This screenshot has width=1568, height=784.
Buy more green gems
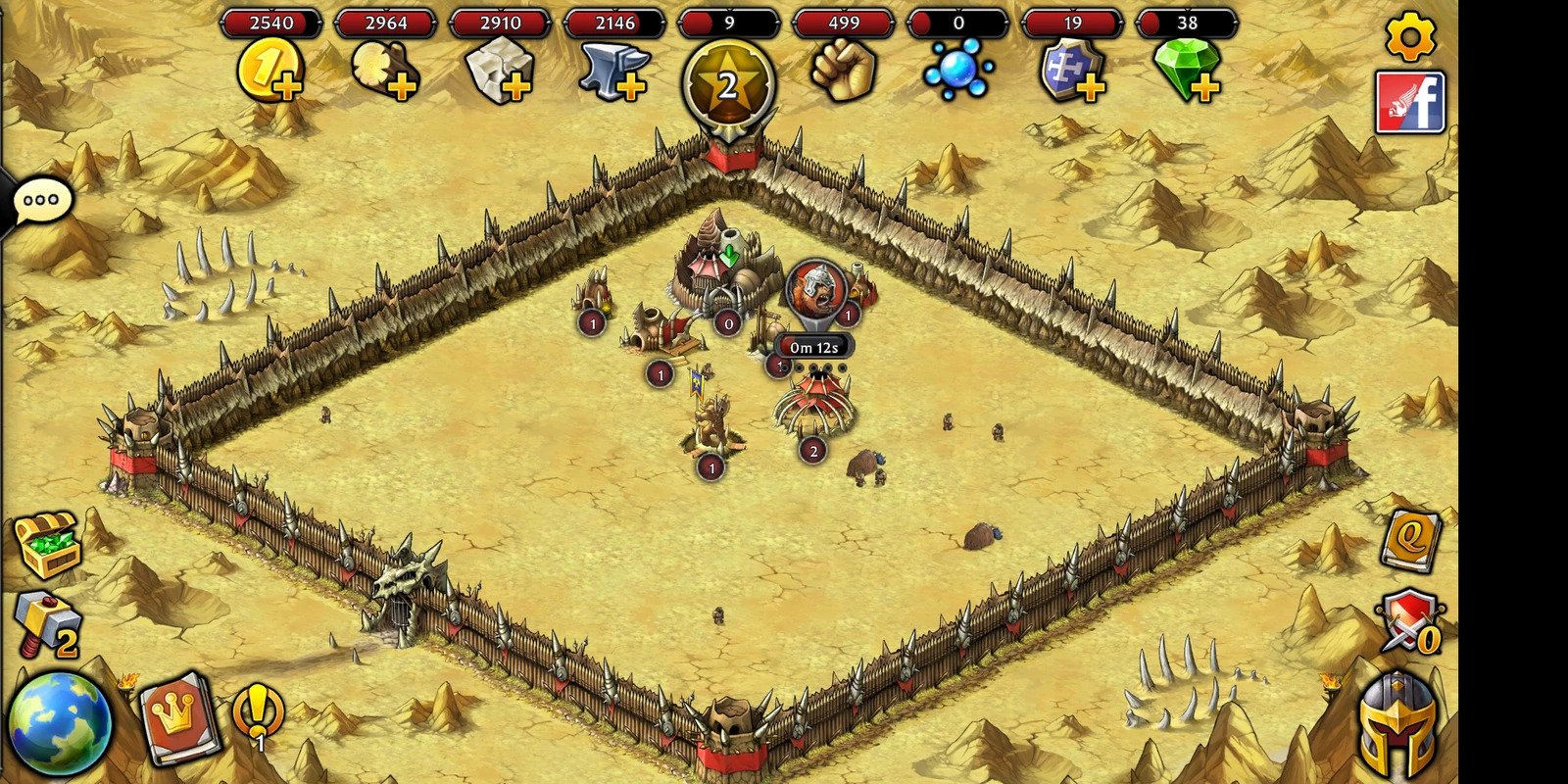pos(1187,71)
